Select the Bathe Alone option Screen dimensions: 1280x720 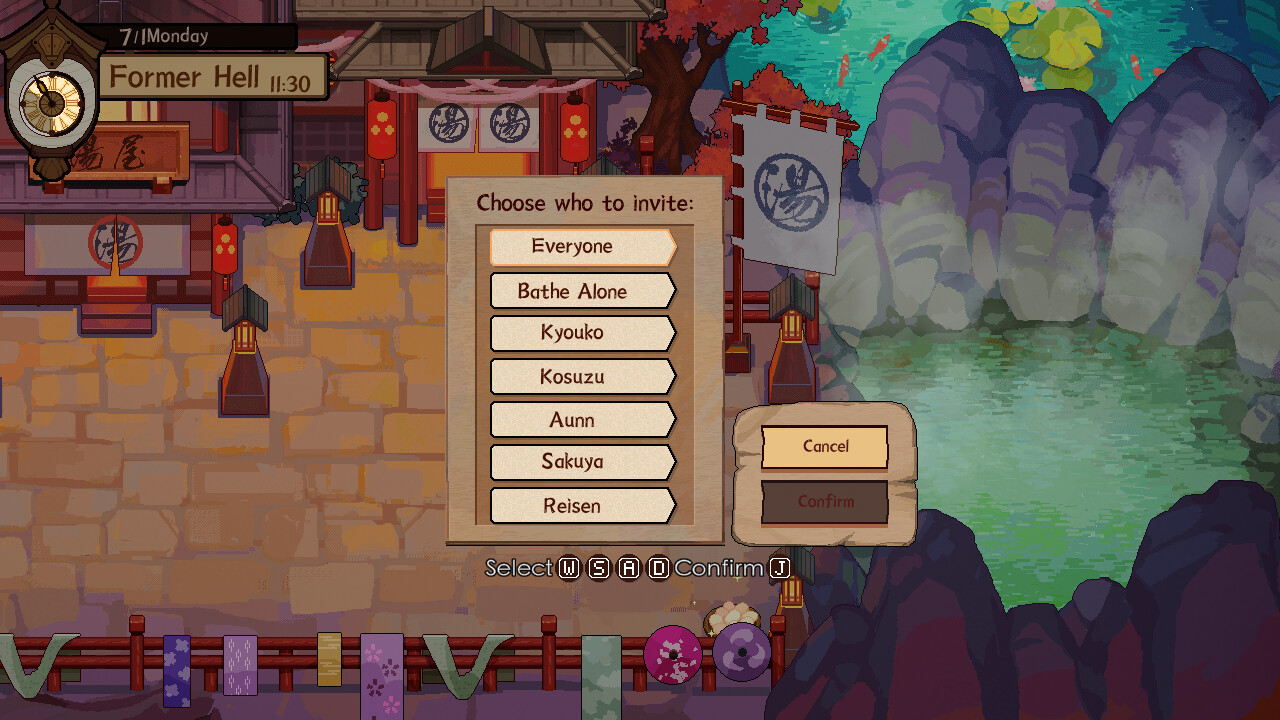click(x=582, y=291)
